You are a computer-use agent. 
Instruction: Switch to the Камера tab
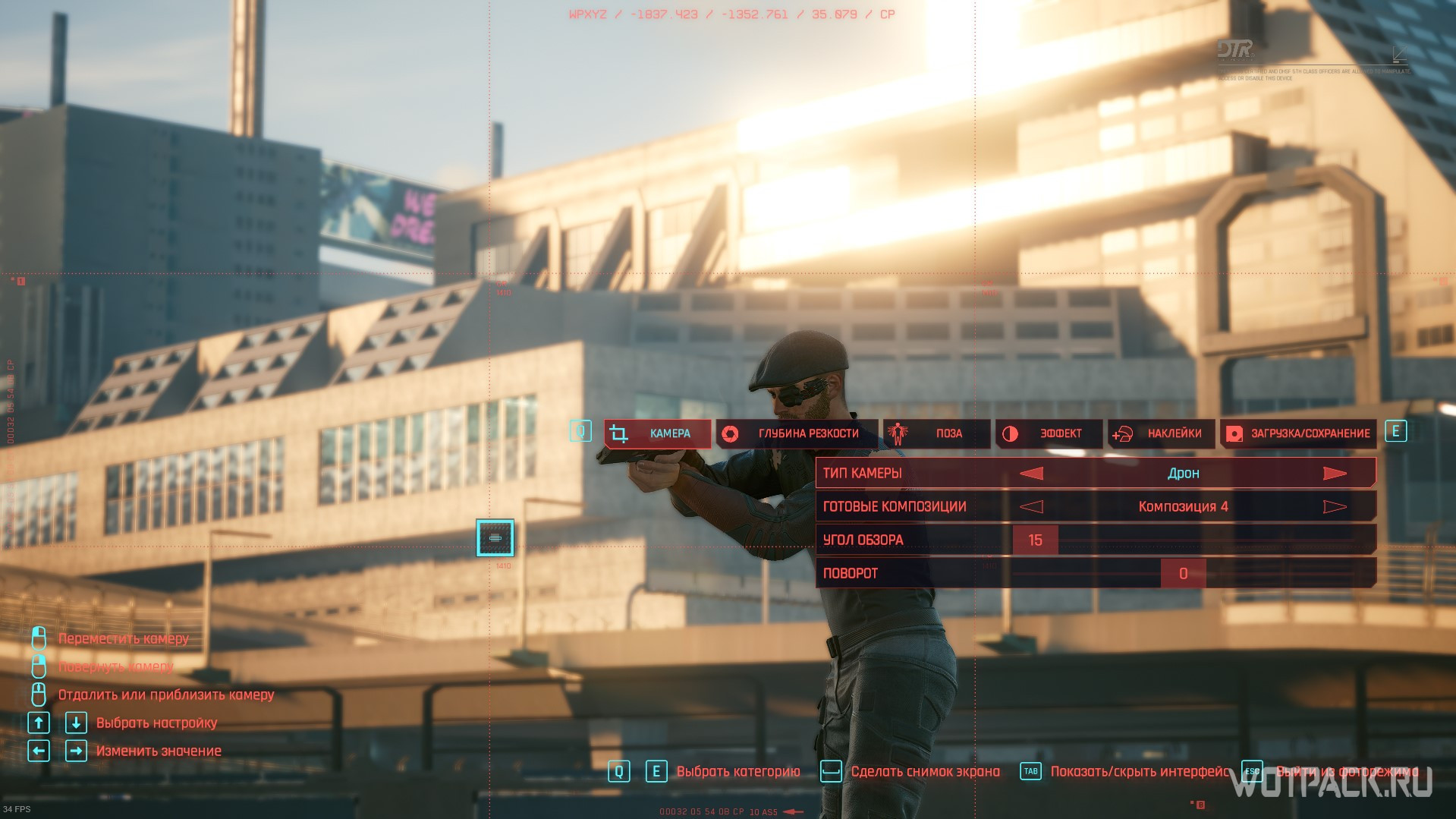point(657,433)
